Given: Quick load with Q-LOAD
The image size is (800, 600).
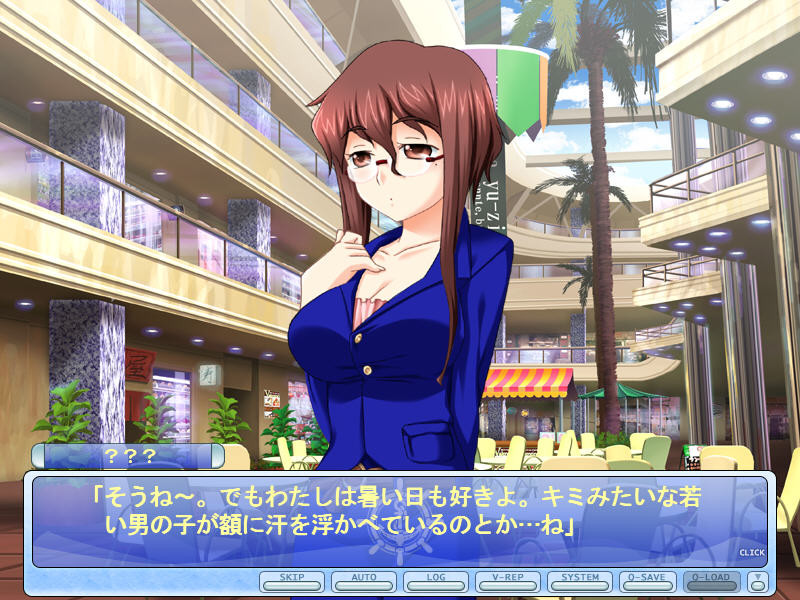Looking at the screenshot, I should coord(712,580).
